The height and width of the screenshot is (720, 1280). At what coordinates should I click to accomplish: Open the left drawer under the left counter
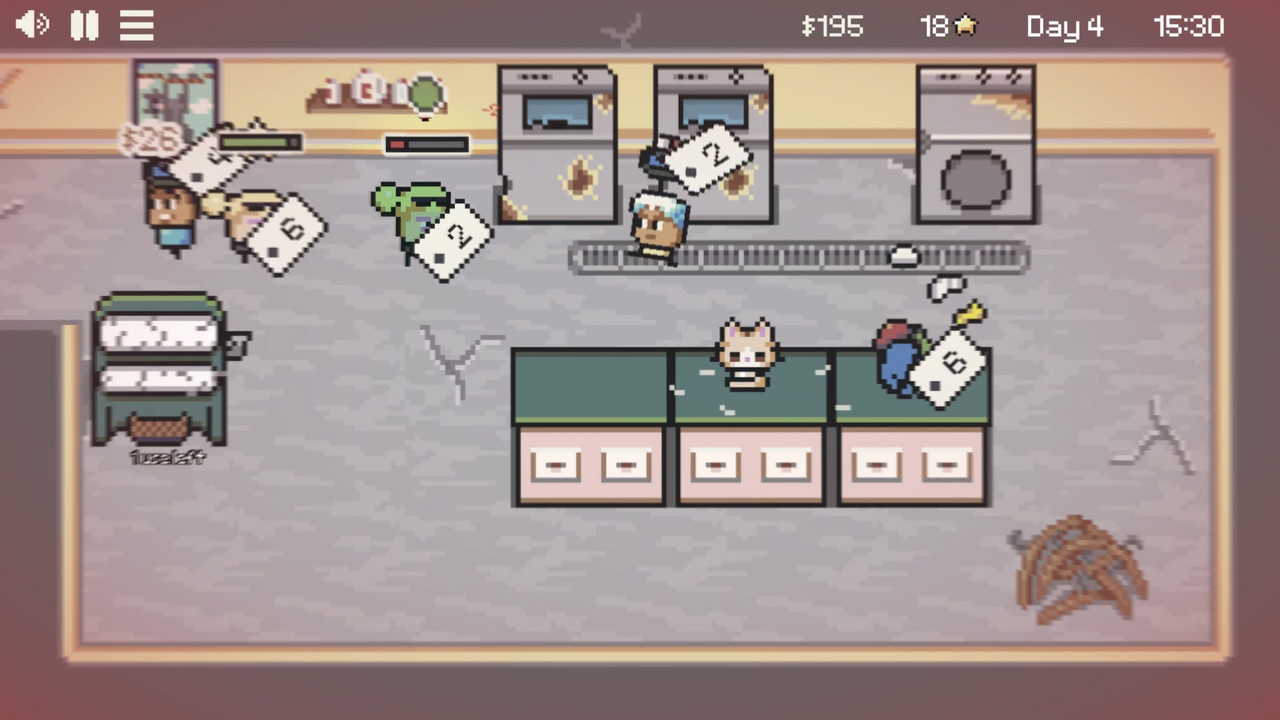(x=555, y=464)
